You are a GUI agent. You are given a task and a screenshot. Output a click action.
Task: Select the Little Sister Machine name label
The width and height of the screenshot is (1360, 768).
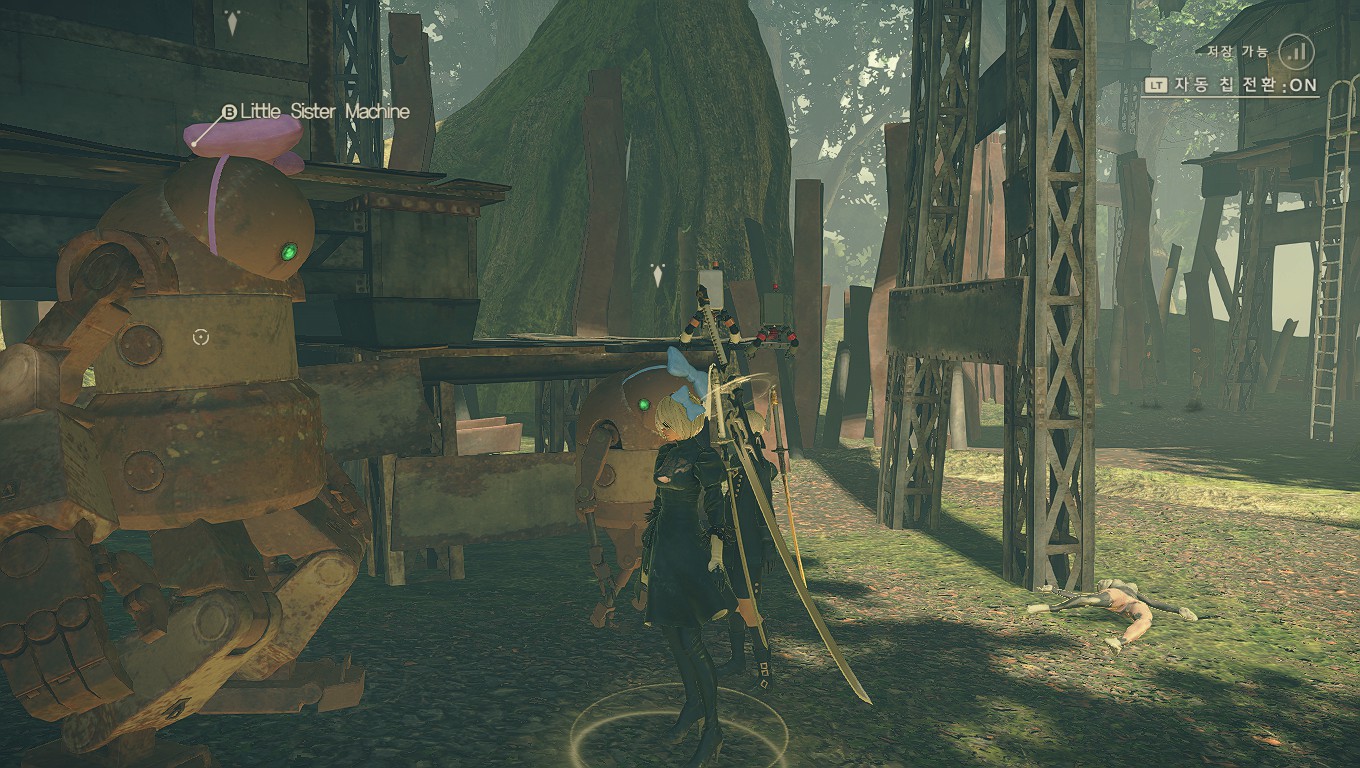pos(324,112)
